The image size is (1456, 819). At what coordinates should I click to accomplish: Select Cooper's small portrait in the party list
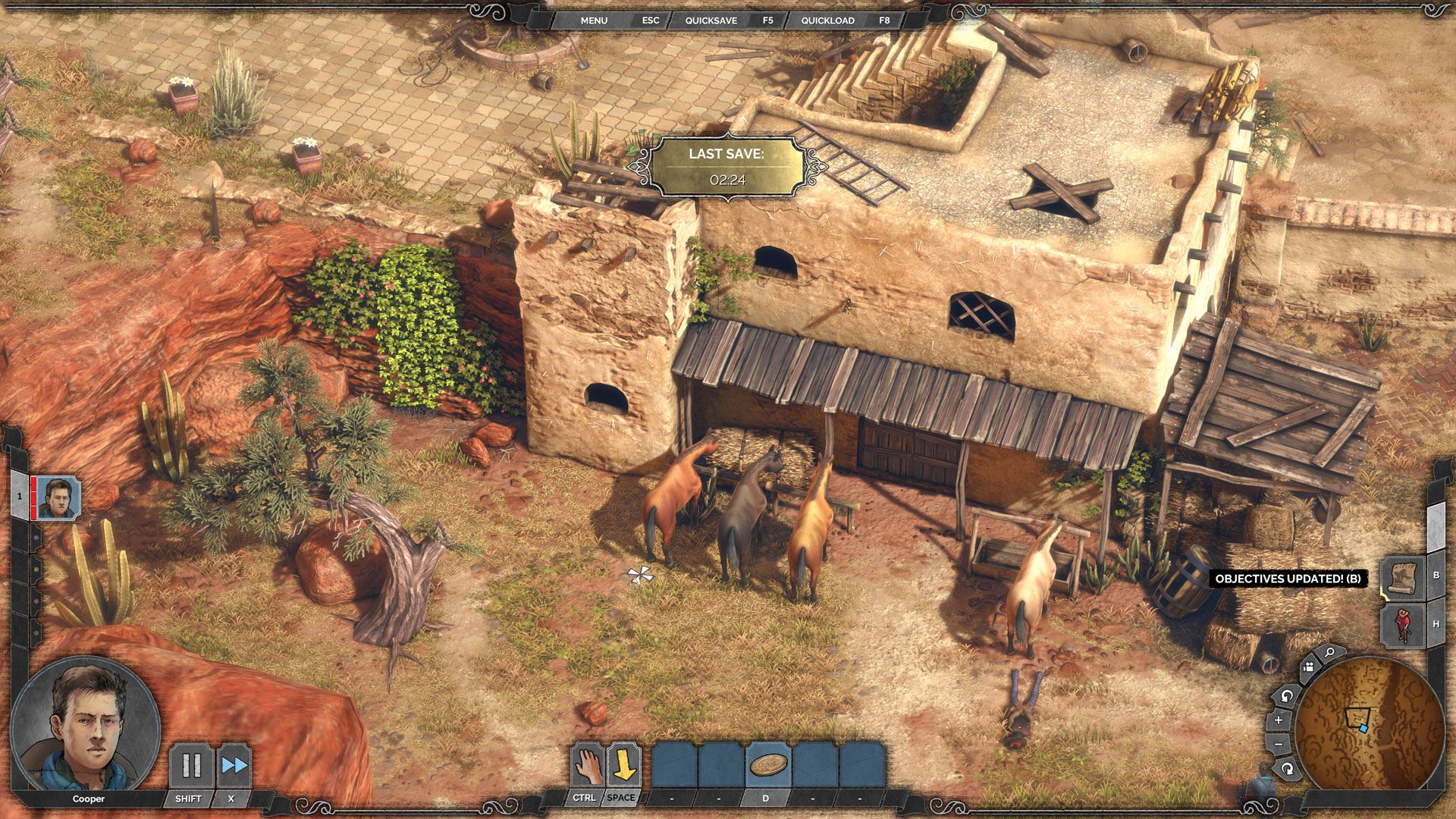point(58,498)
